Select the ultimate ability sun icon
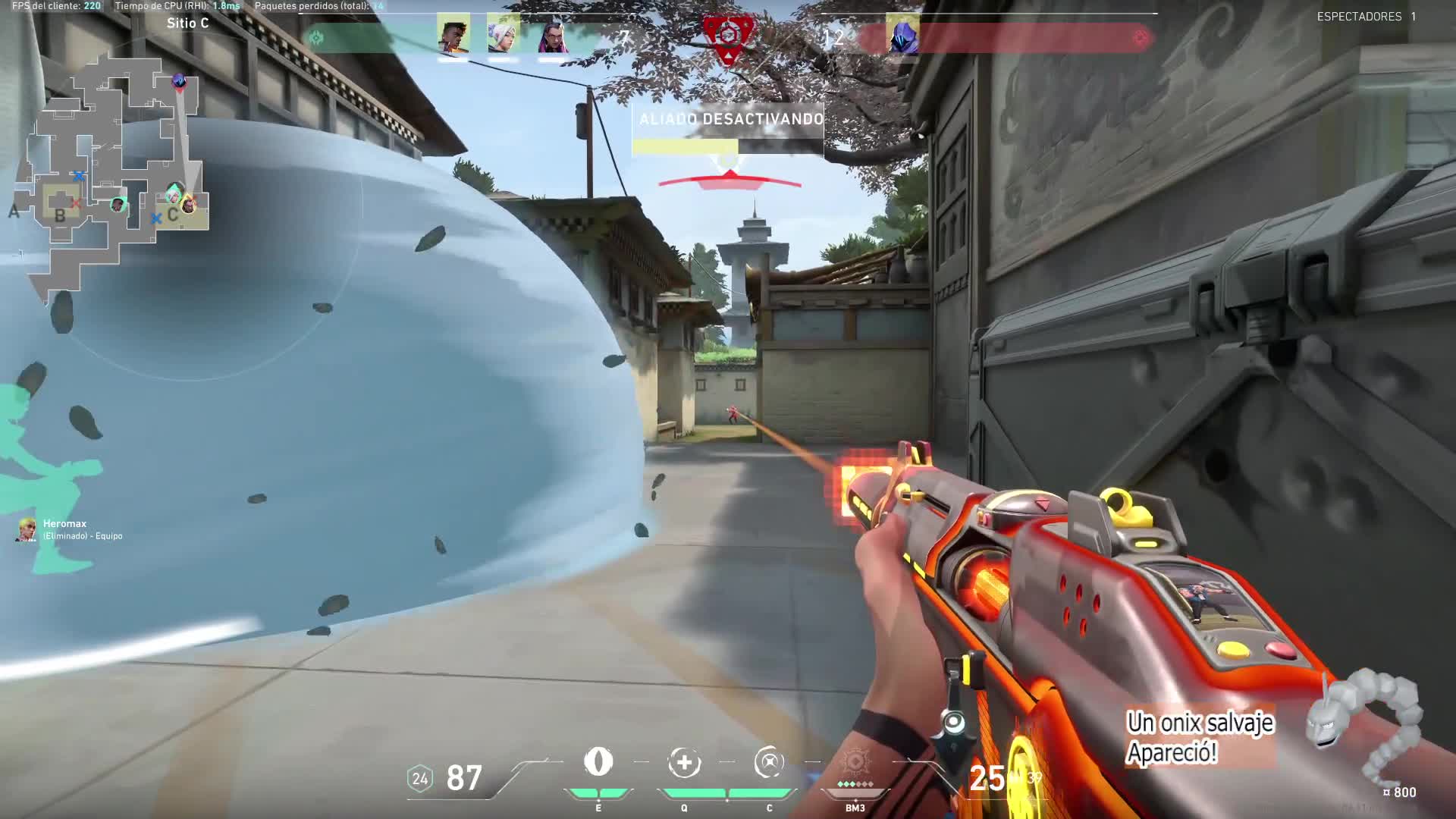 855,763
